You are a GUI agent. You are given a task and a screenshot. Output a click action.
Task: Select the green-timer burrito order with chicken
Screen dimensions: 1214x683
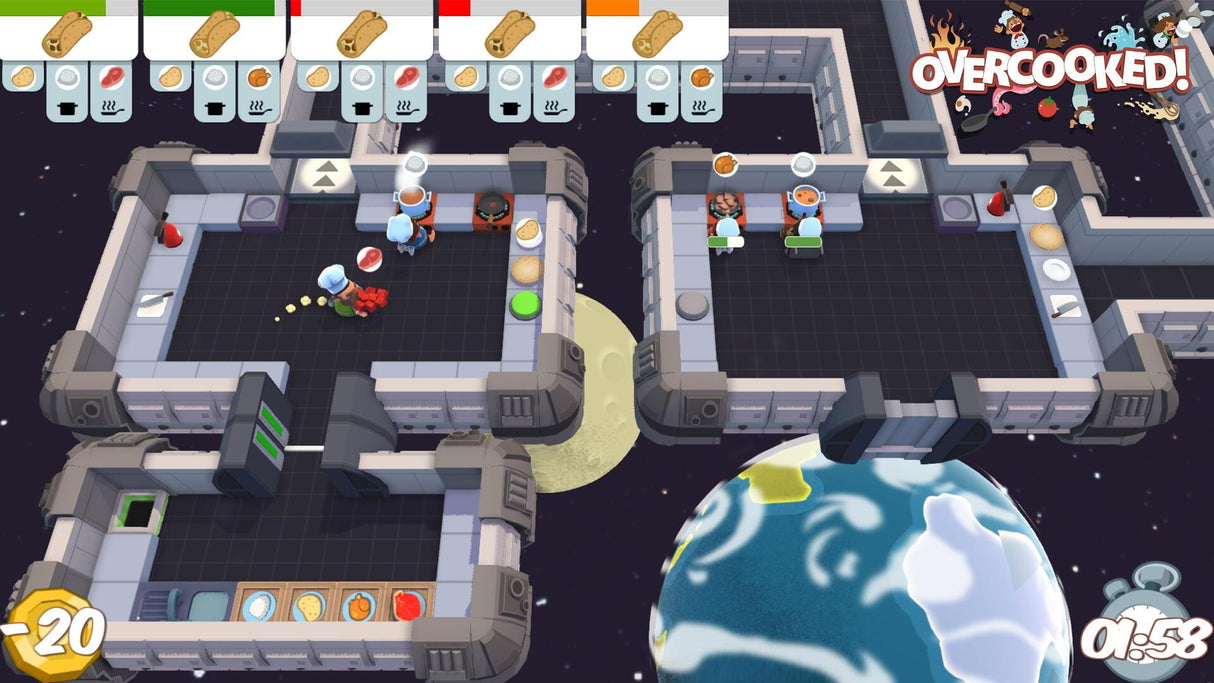coord(213,36)
